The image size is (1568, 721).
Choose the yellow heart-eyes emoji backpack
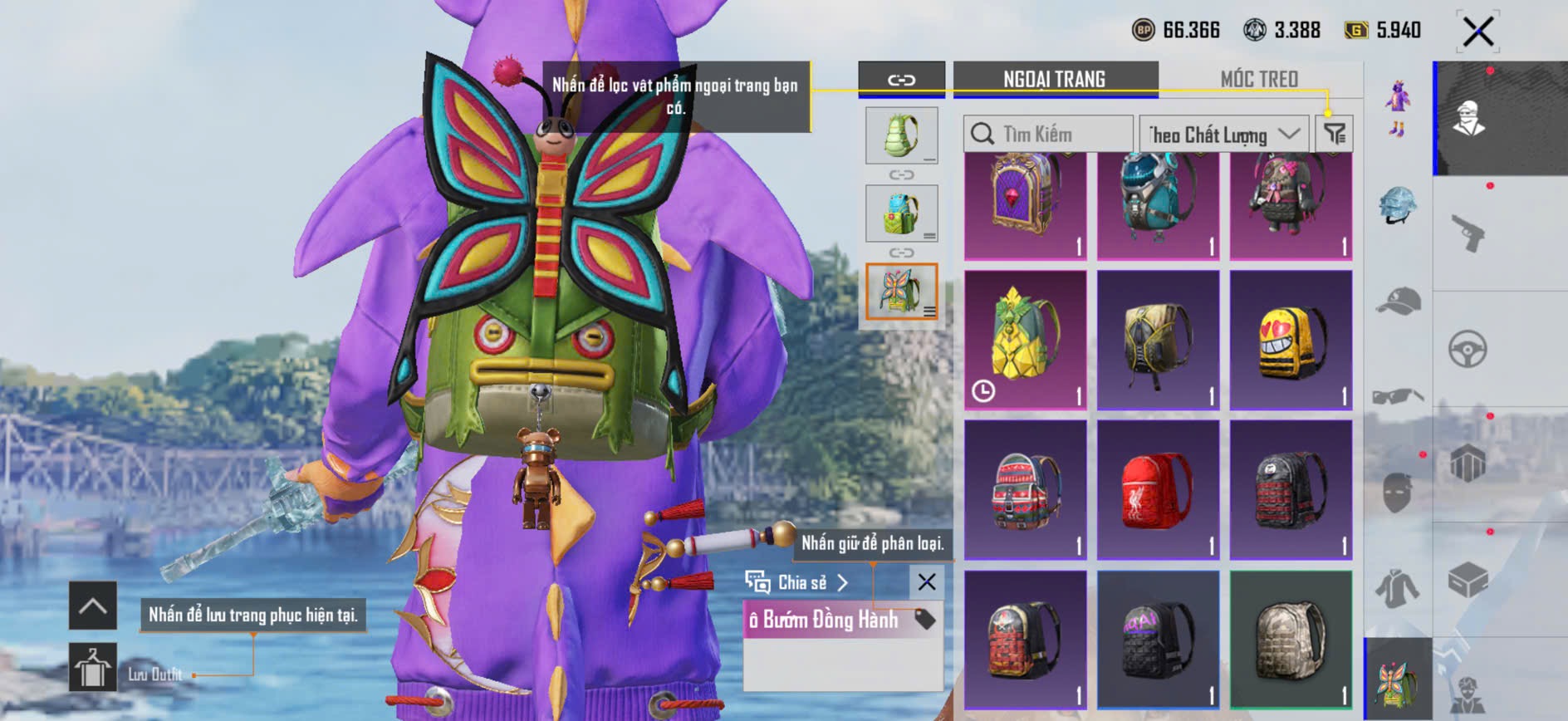point(1291,341)
